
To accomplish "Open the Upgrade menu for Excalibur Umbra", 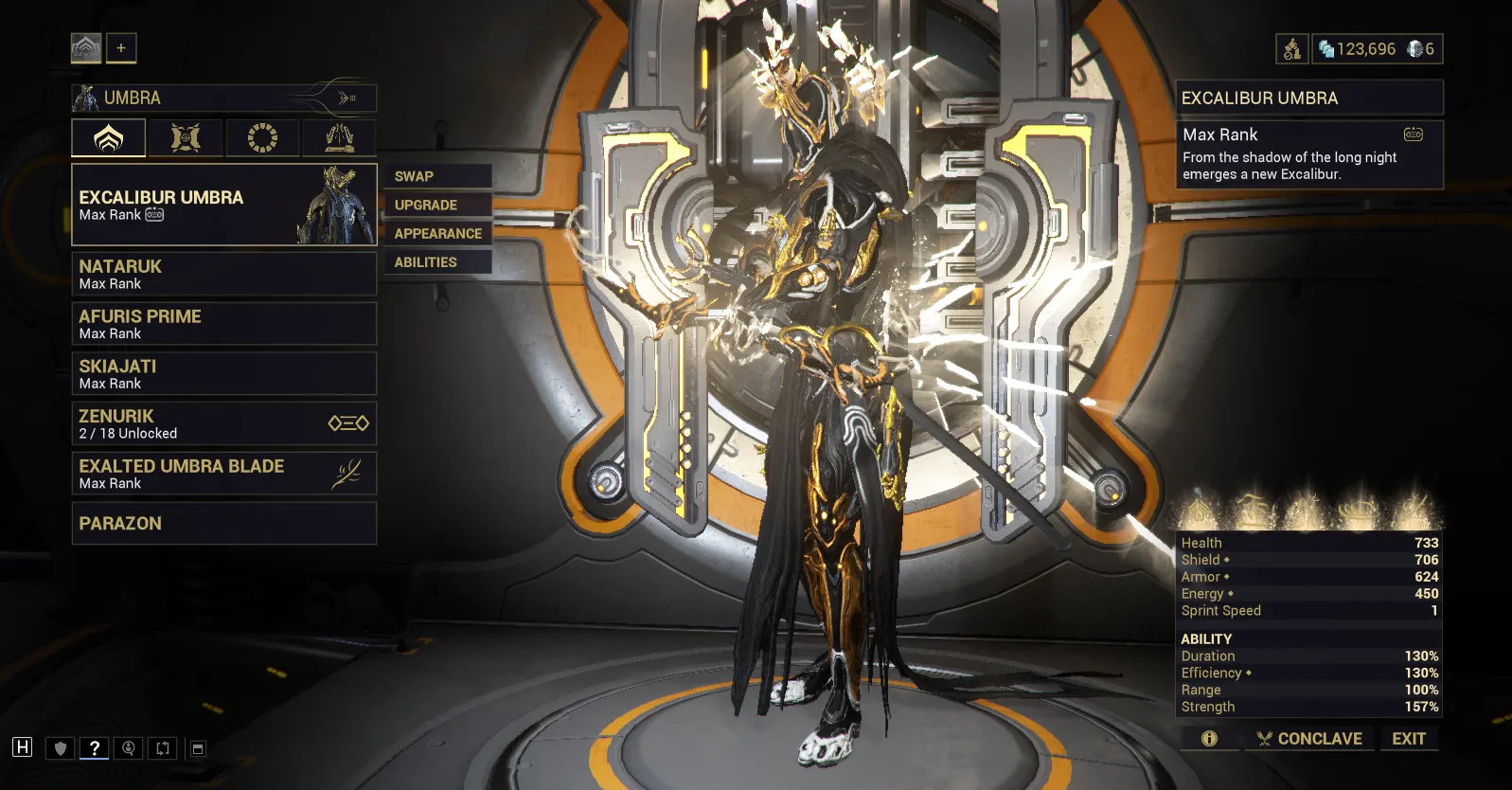I will coord(436,205).
